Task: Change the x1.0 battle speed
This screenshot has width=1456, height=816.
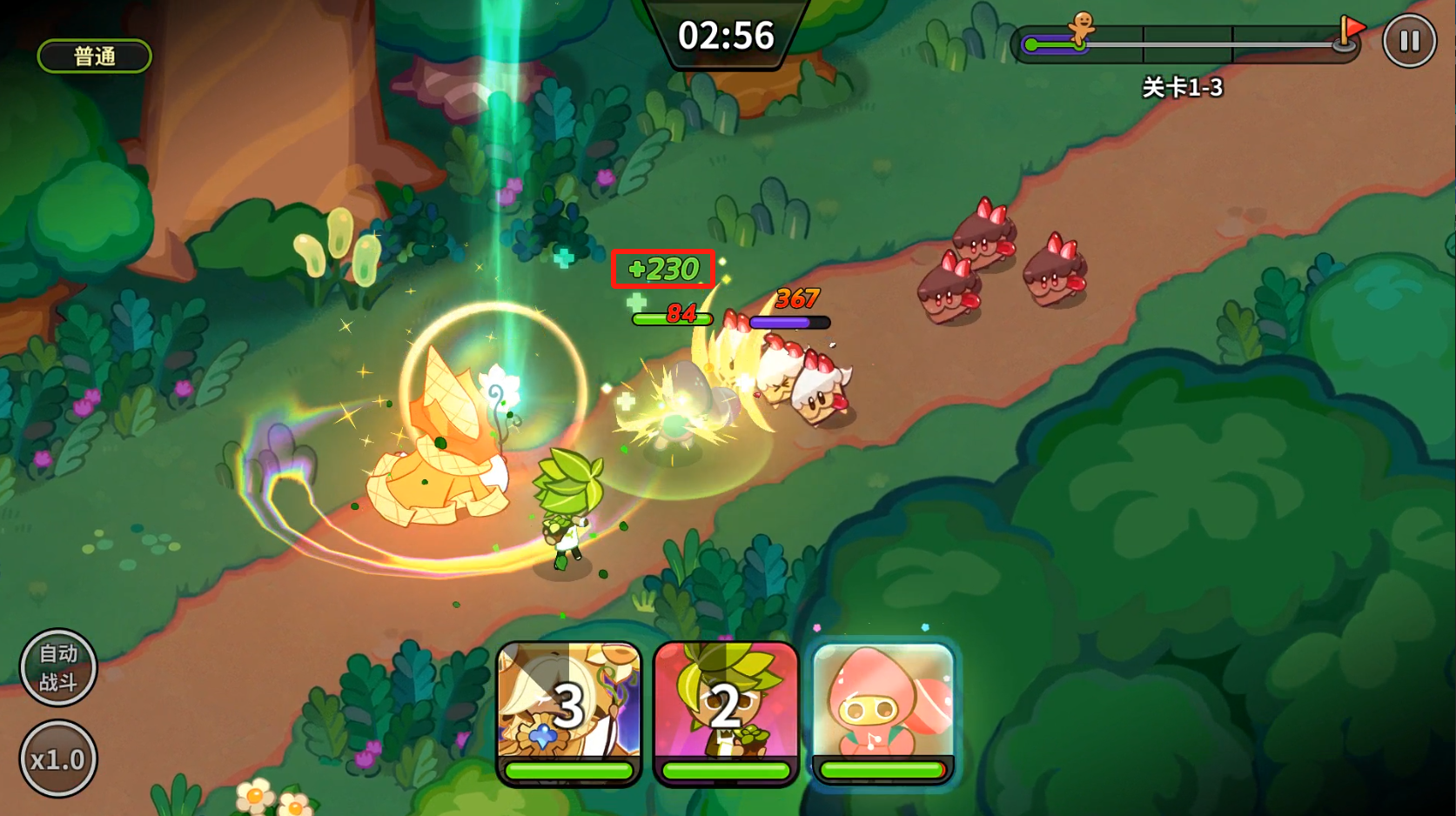Action: [58, 759]
